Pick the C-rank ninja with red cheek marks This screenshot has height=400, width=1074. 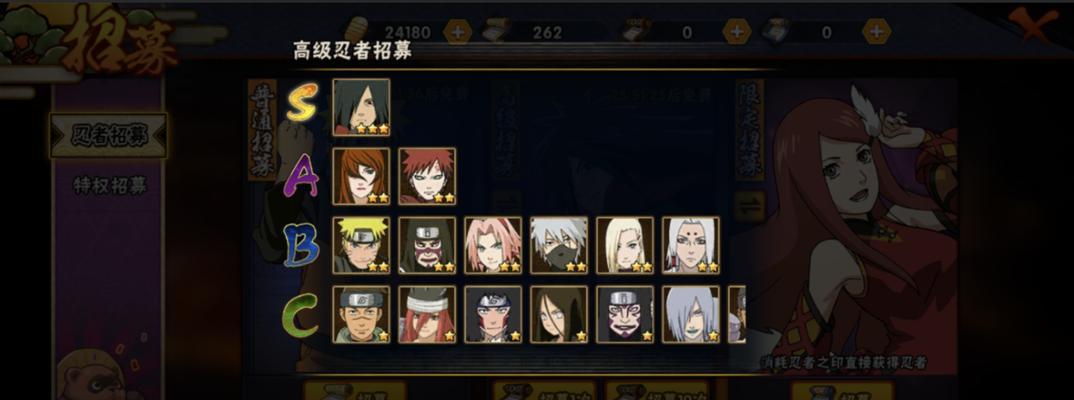pos(493,314)
